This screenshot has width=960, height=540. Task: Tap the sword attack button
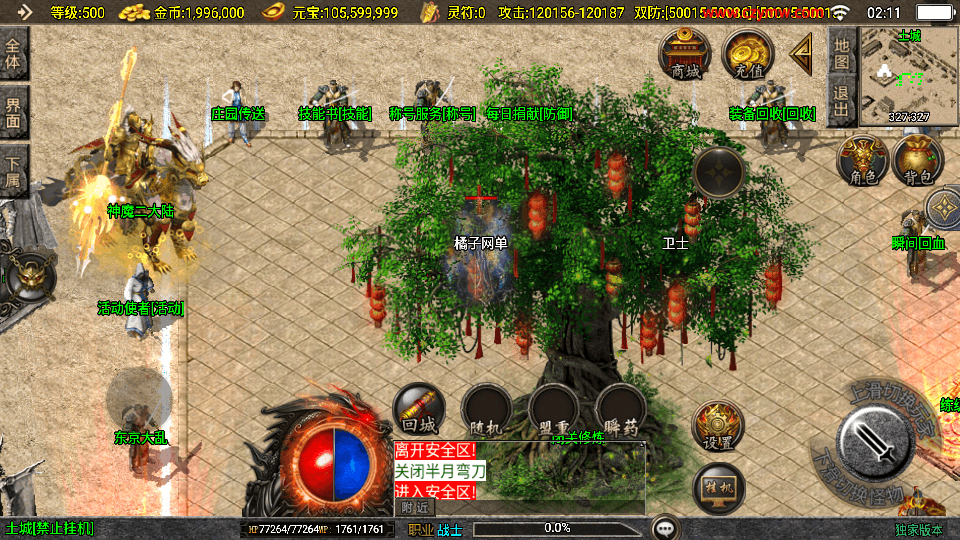(874, 439)
